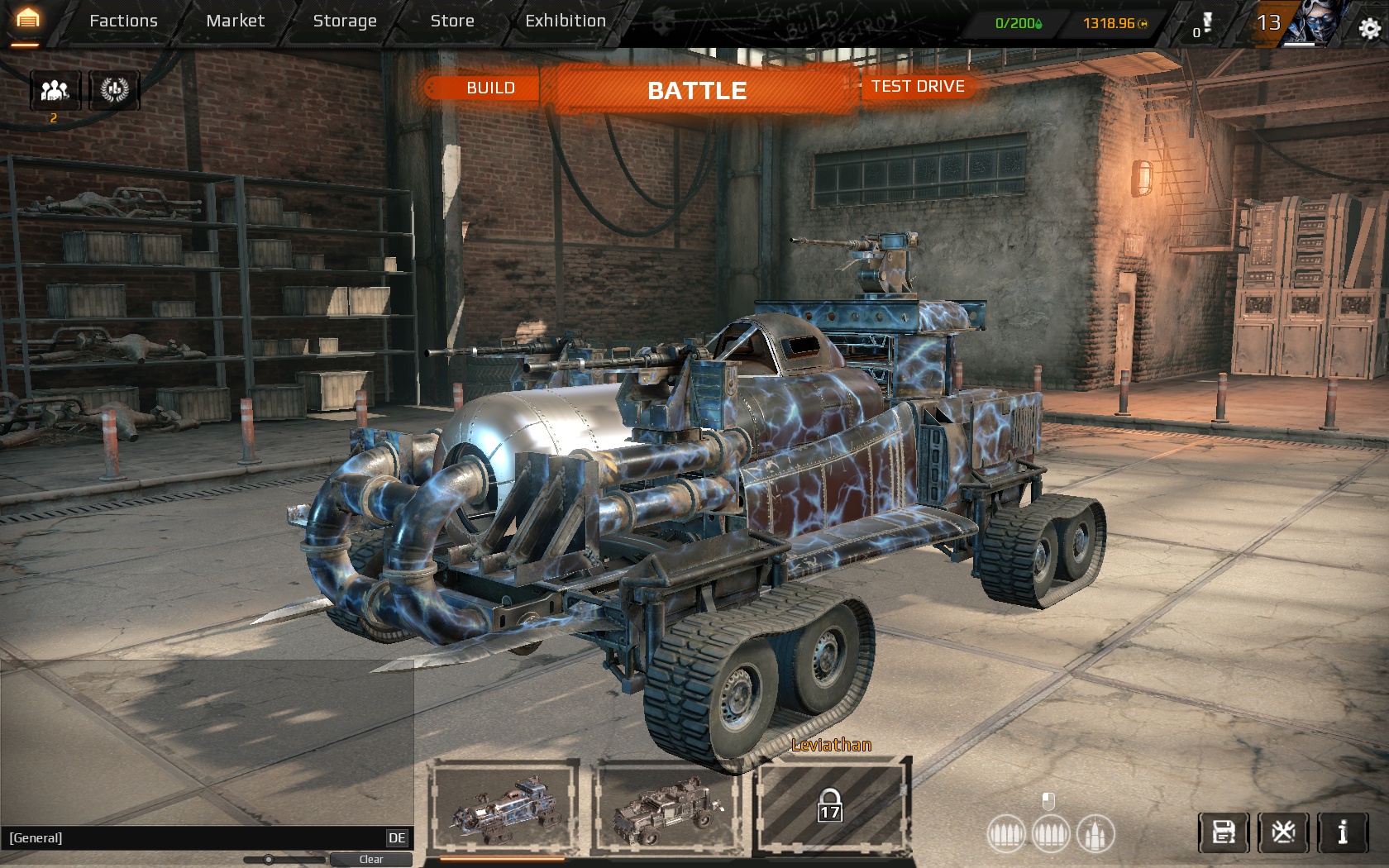Enter BUILD mode
Screen dimensions: 1389x868
(x=489, y=88)
